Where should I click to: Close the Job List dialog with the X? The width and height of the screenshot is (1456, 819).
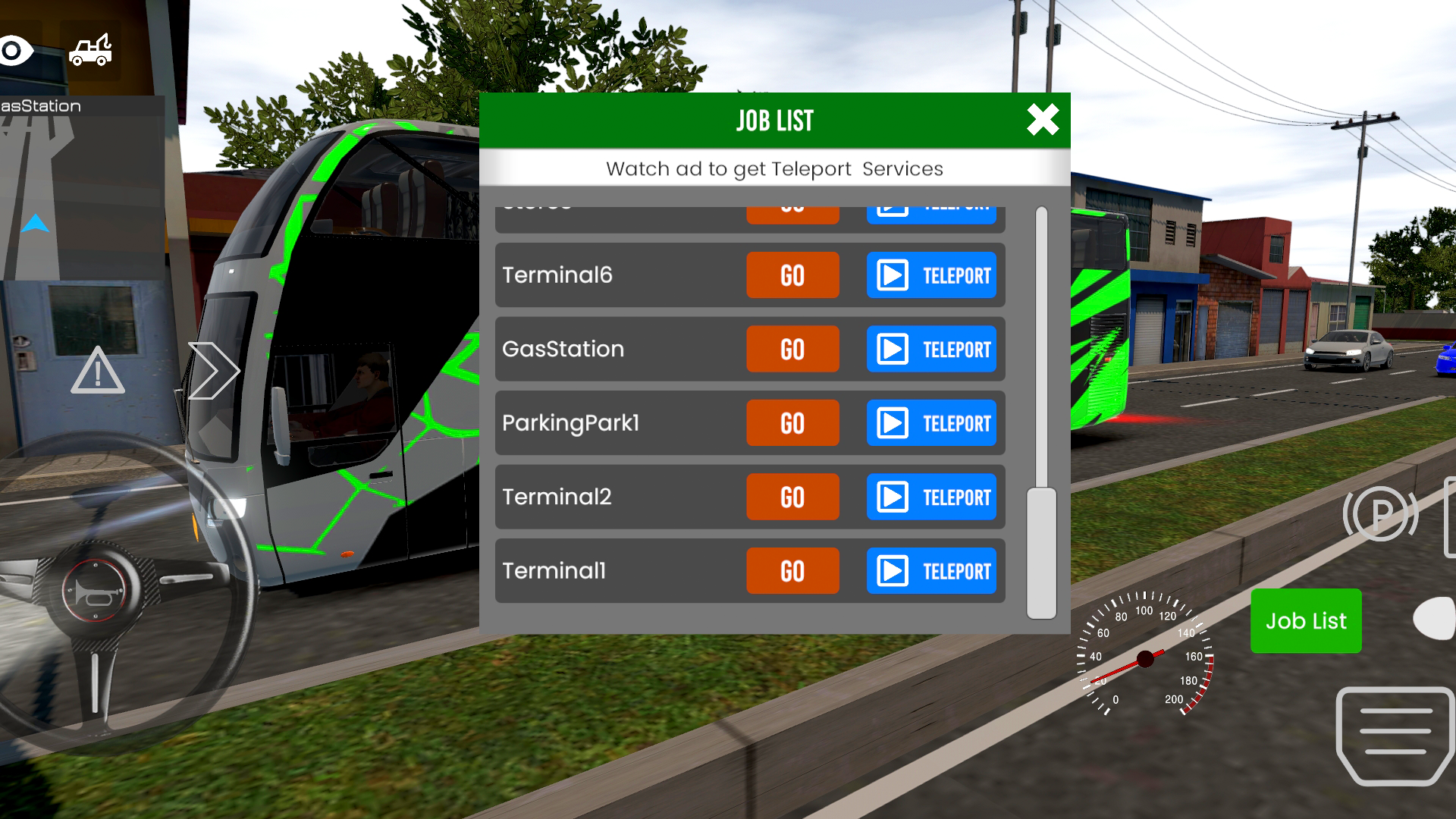coord(1043,120)
